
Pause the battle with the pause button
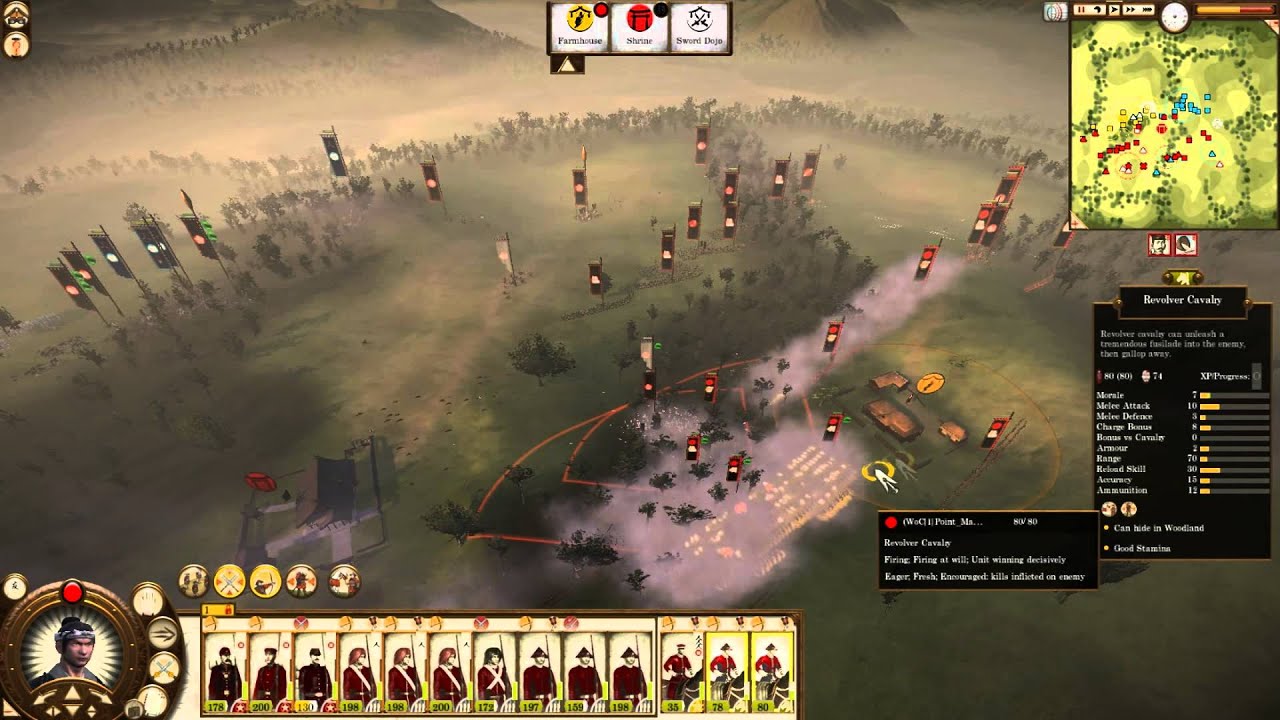(x=1081, y=10)
